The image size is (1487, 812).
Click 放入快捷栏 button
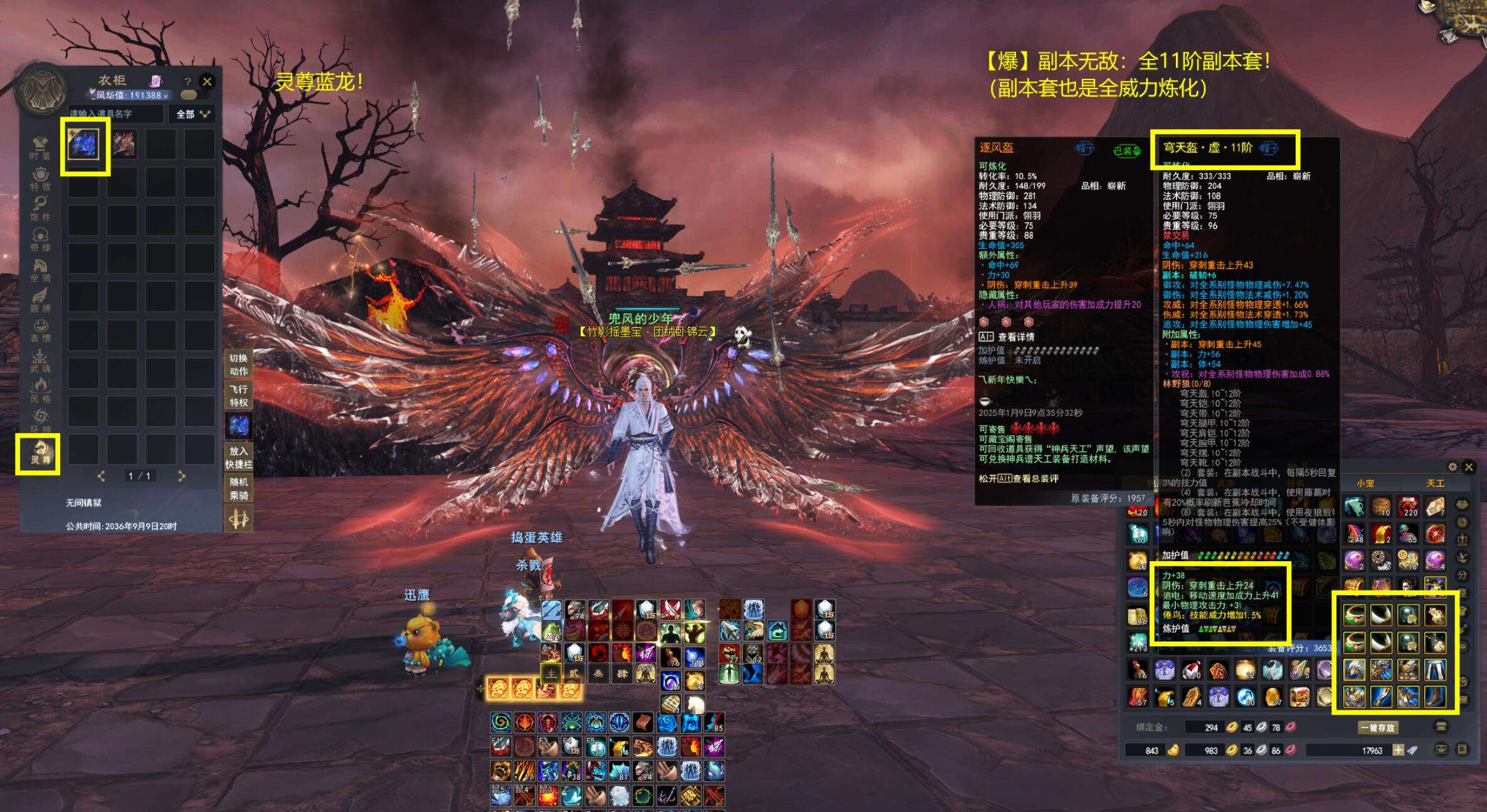238,457
